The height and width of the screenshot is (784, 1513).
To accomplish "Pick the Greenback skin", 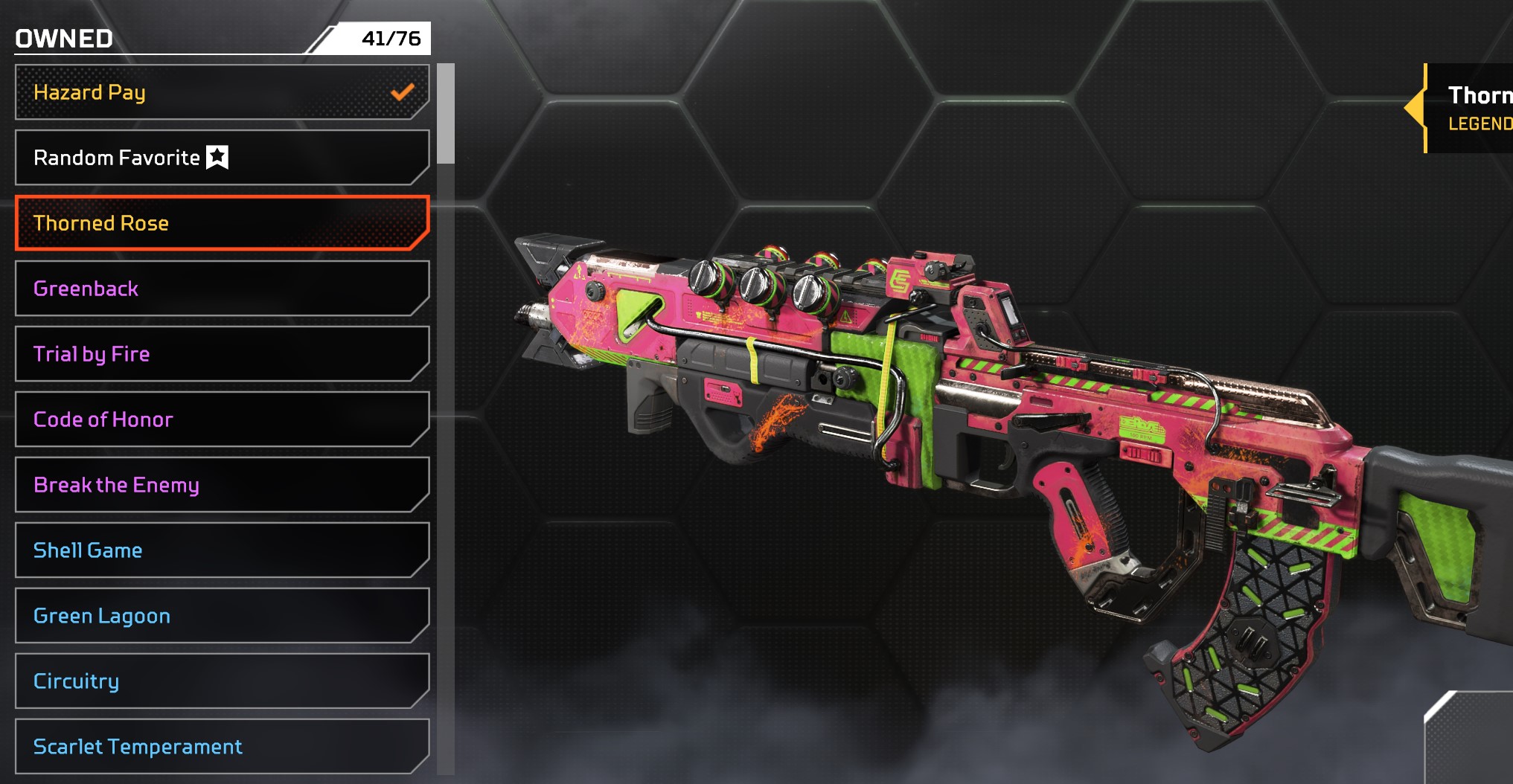I will pos(222,289).
